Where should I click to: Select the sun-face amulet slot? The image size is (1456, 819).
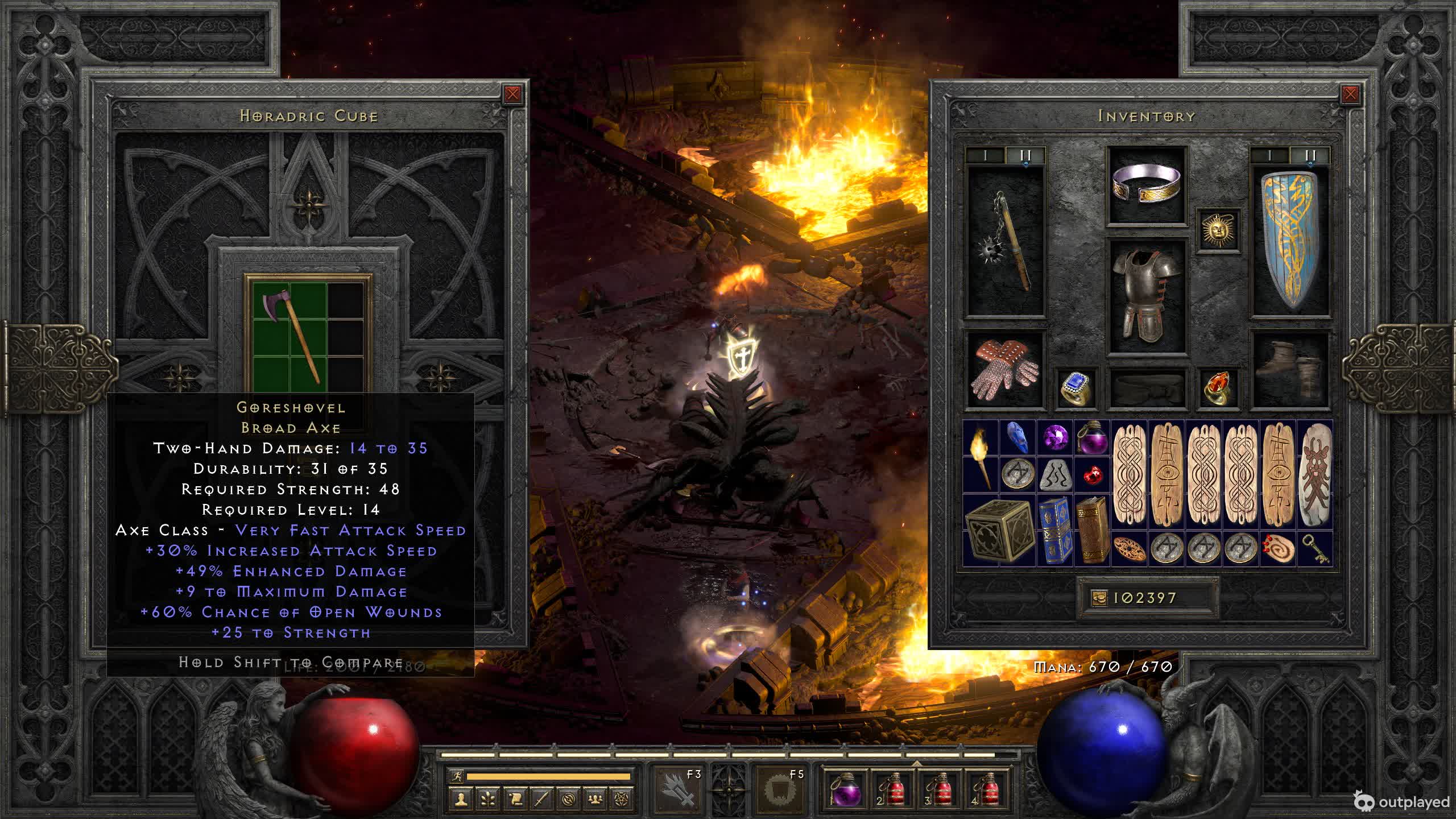click(1218, 230)
